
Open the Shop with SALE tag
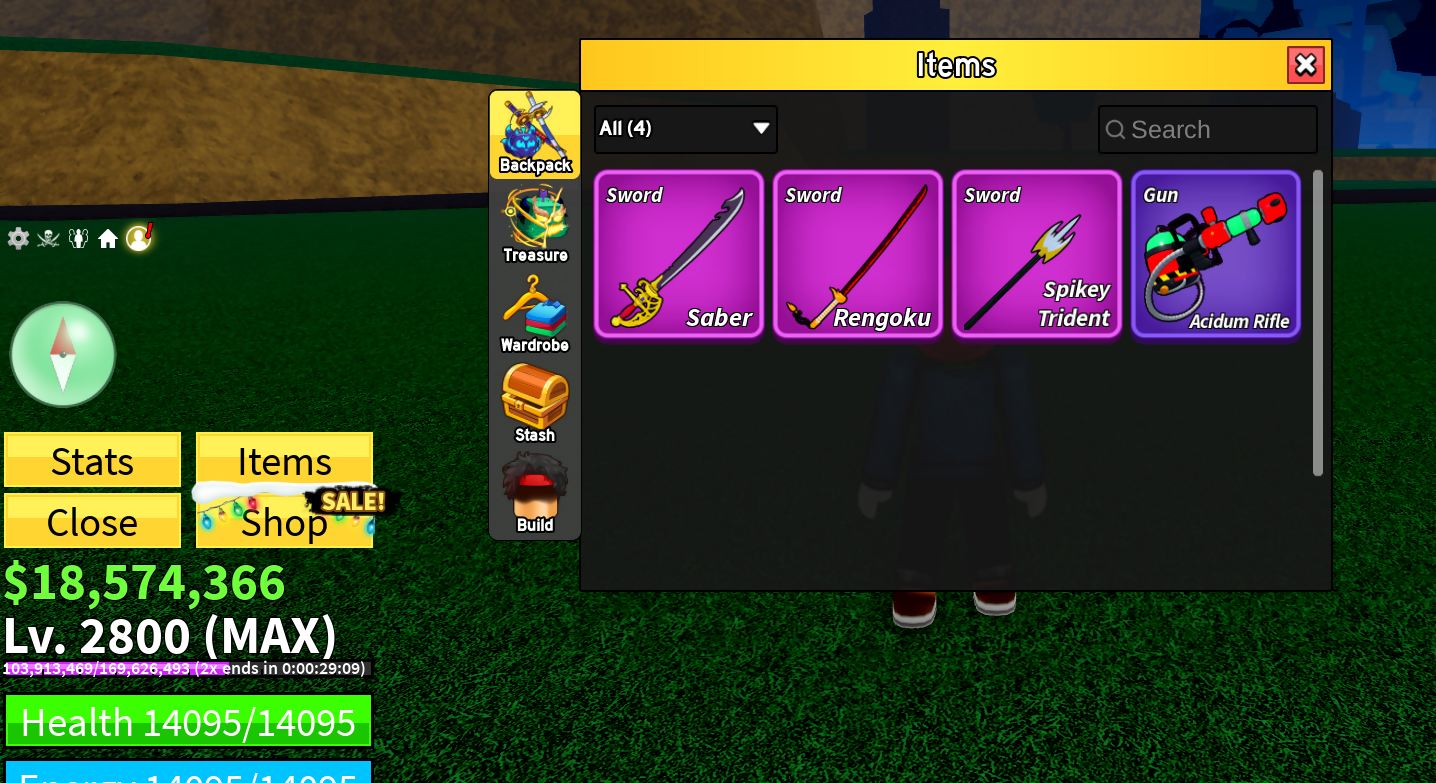284,521
